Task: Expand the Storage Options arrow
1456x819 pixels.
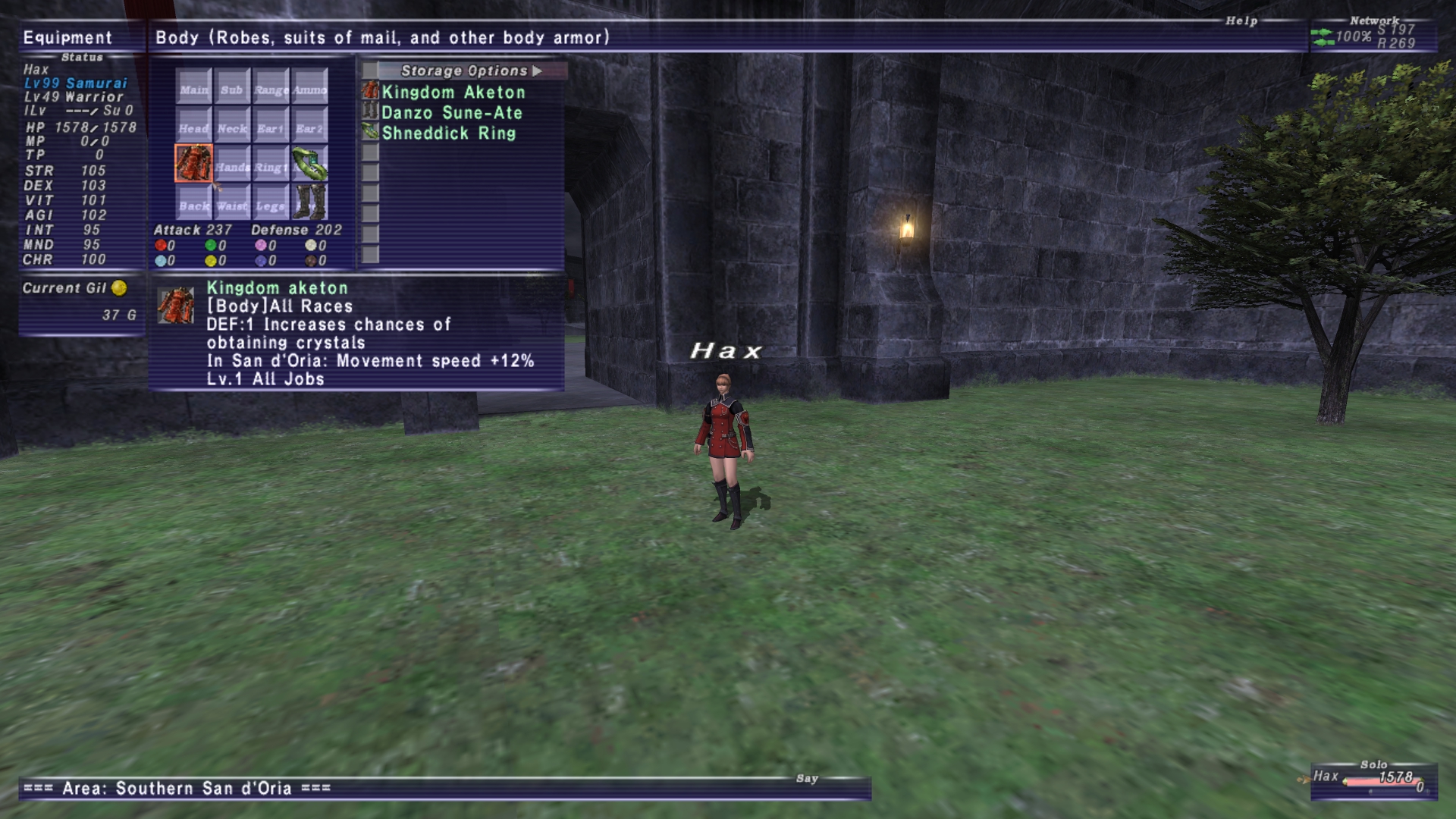Action: (x=538, y=71)
